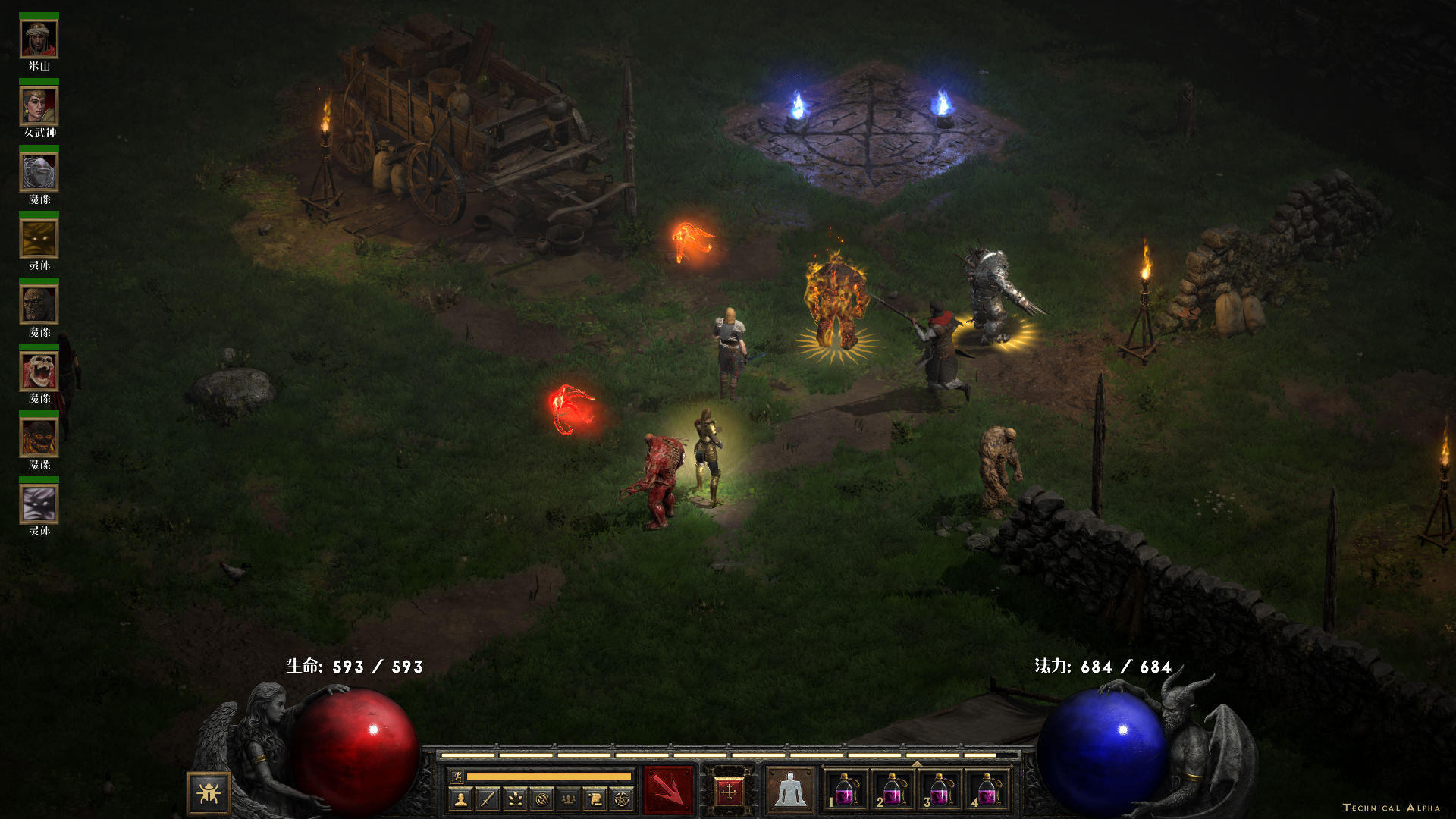Select the 女武神 Valkyrie portrait
The height and width of the screenshot is (819, 1456).
[39, 106]
